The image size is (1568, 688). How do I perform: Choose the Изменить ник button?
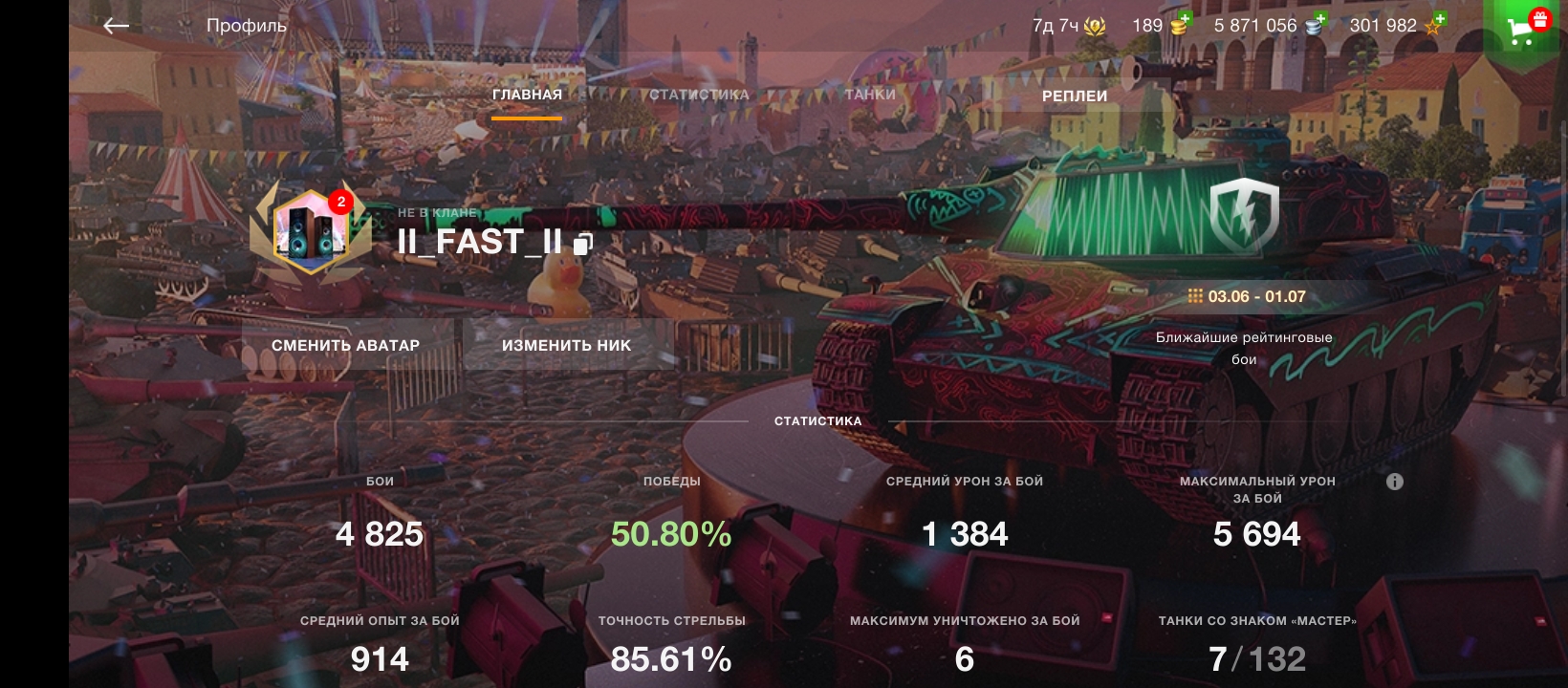click(x=566, y=345)
